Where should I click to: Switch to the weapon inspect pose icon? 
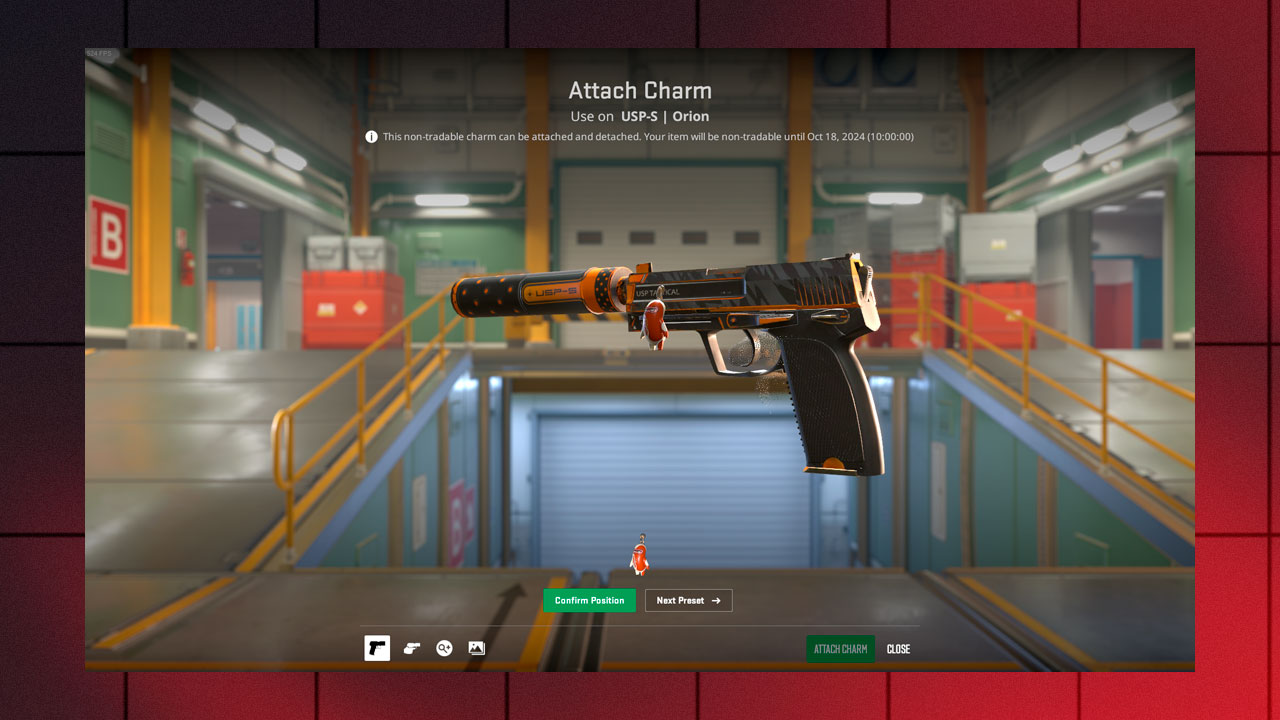410,648
